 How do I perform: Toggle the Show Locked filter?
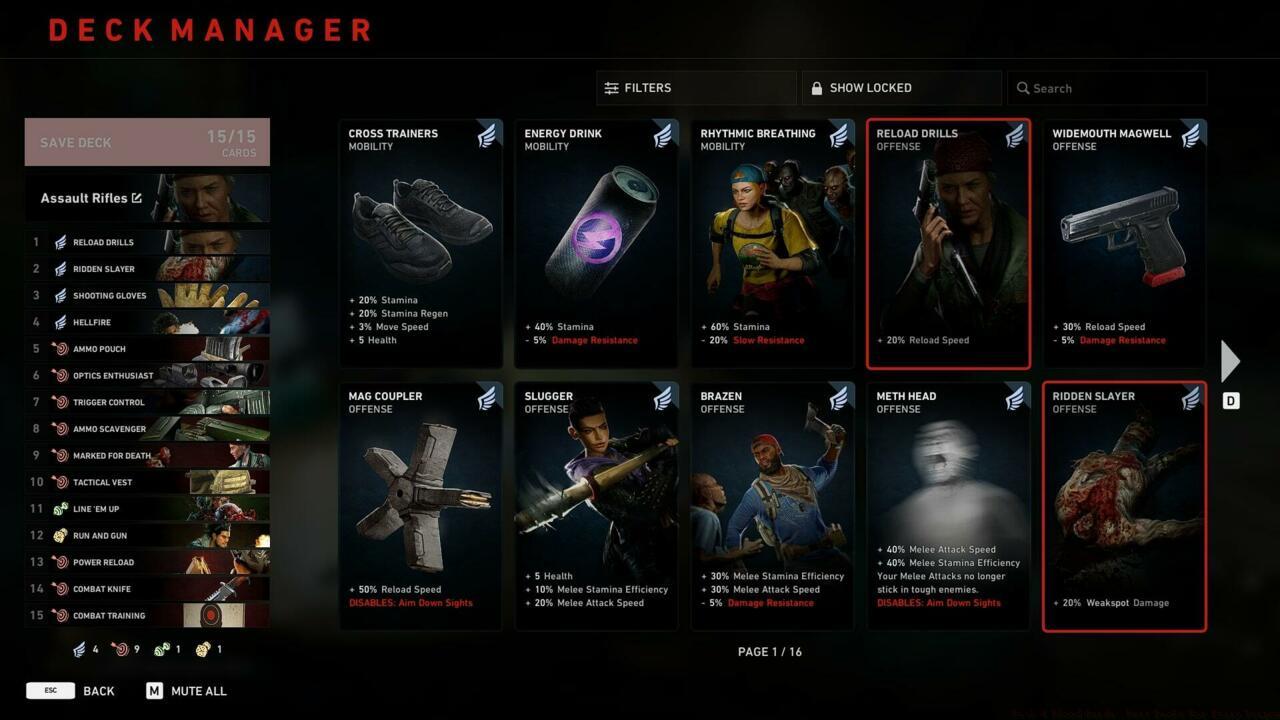tap(900, 88)
